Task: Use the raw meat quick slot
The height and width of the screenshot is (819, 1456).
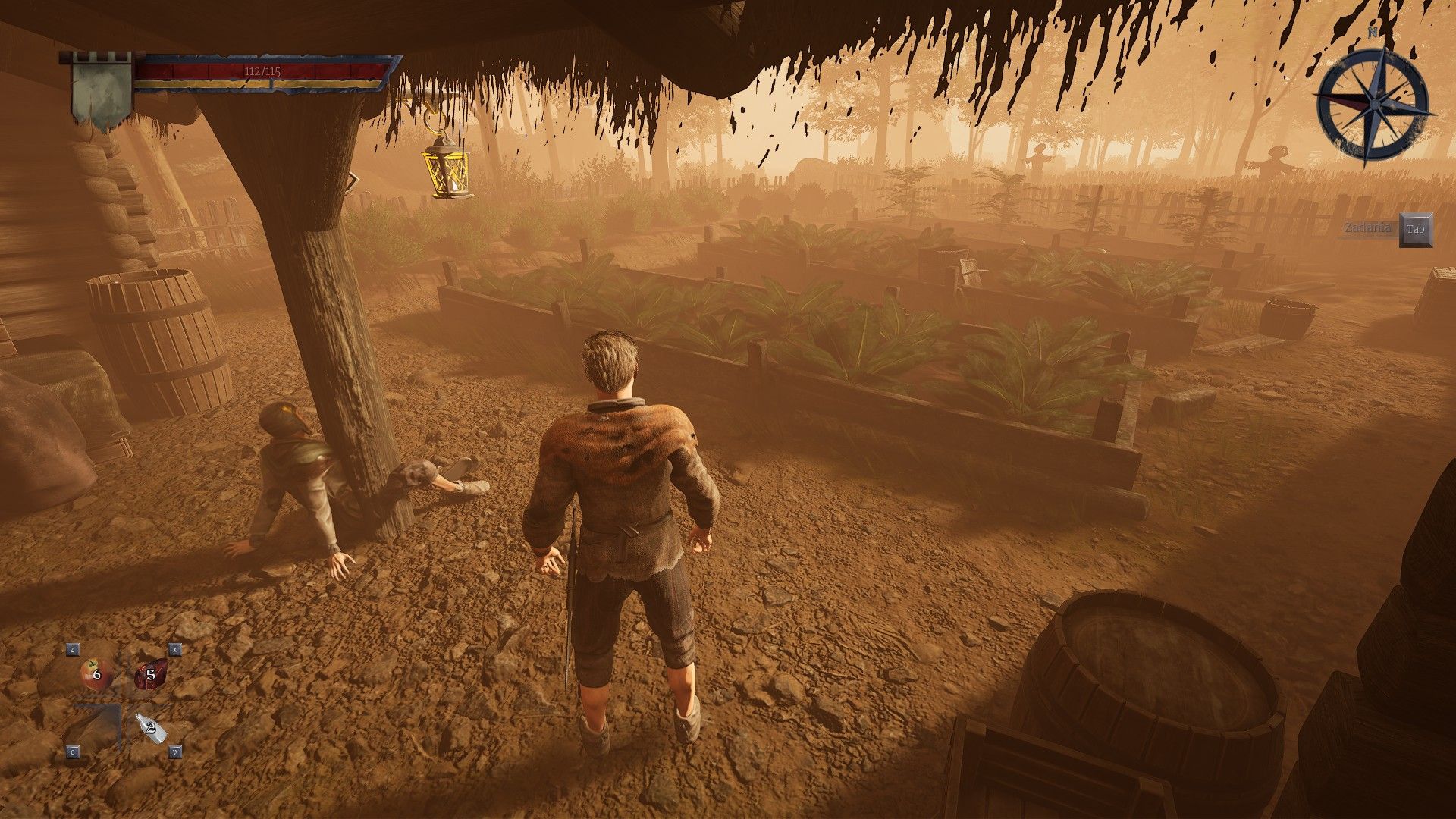Action: pos(150,674)
